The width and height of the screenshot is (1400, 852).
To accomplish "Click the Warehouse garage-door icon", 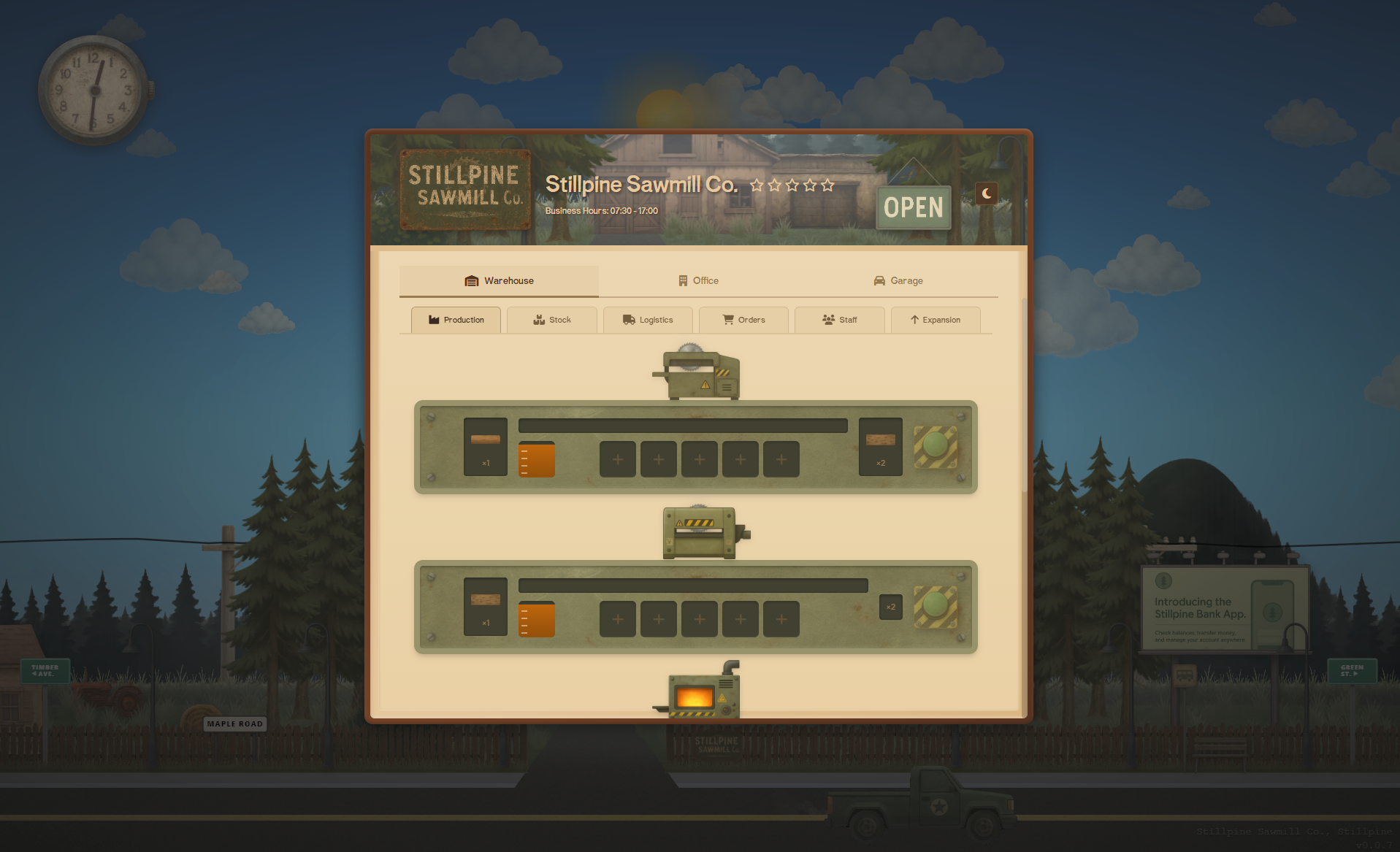I will point(470,280).
